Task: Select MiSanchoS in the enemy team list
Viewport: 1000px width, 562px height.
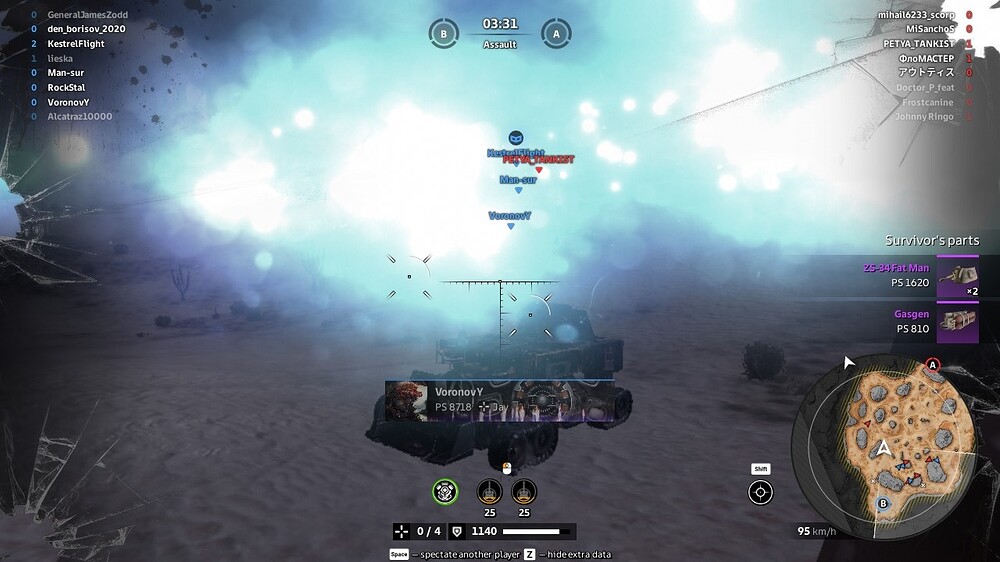Action: click(x=925, y=30)
